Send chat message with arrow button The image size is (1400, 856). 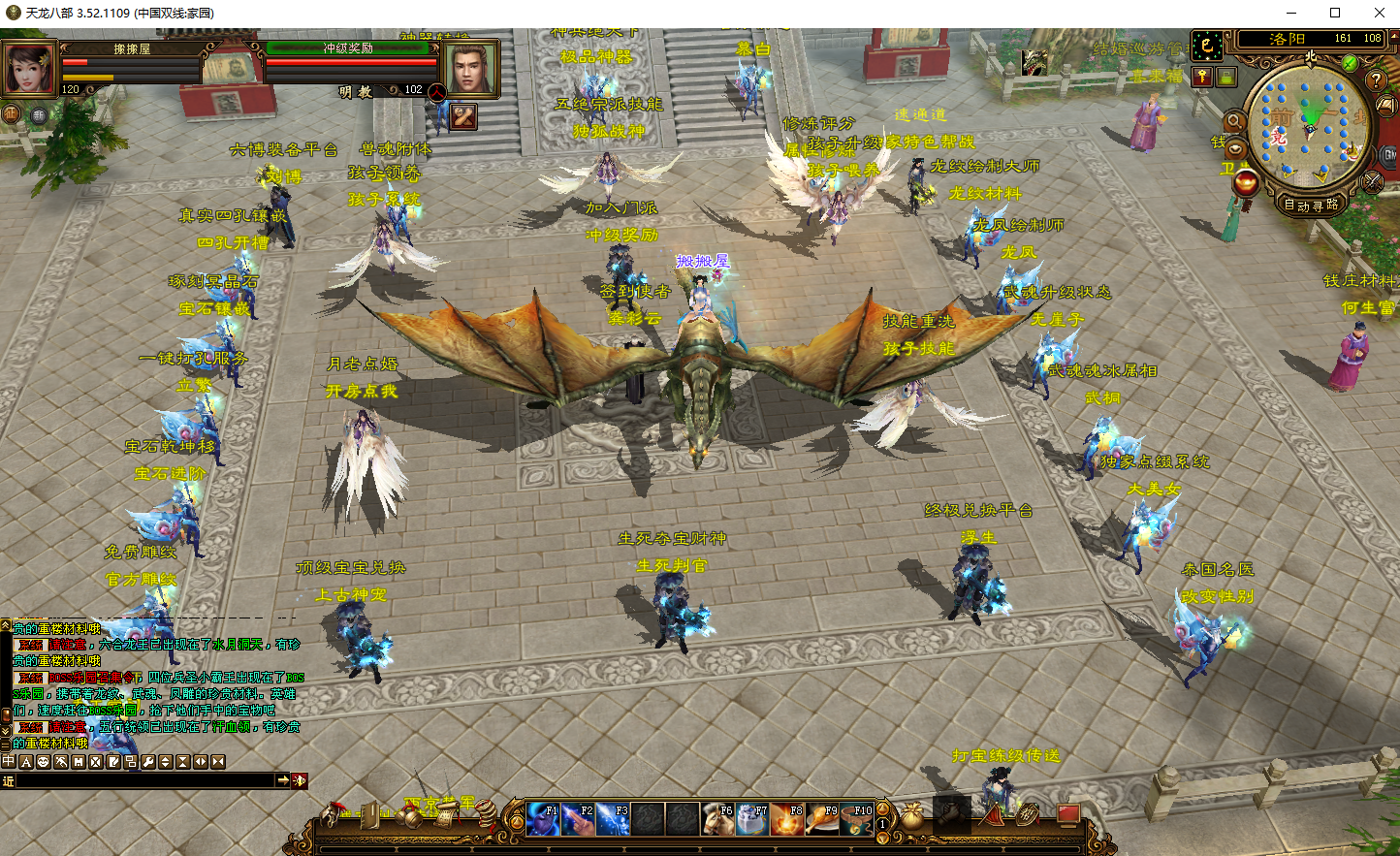tap(282, 780)
